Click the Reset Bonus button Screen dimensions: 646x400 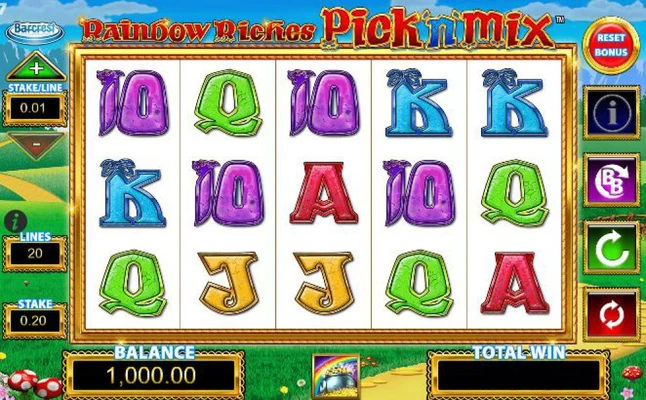[x=611, y=45]
